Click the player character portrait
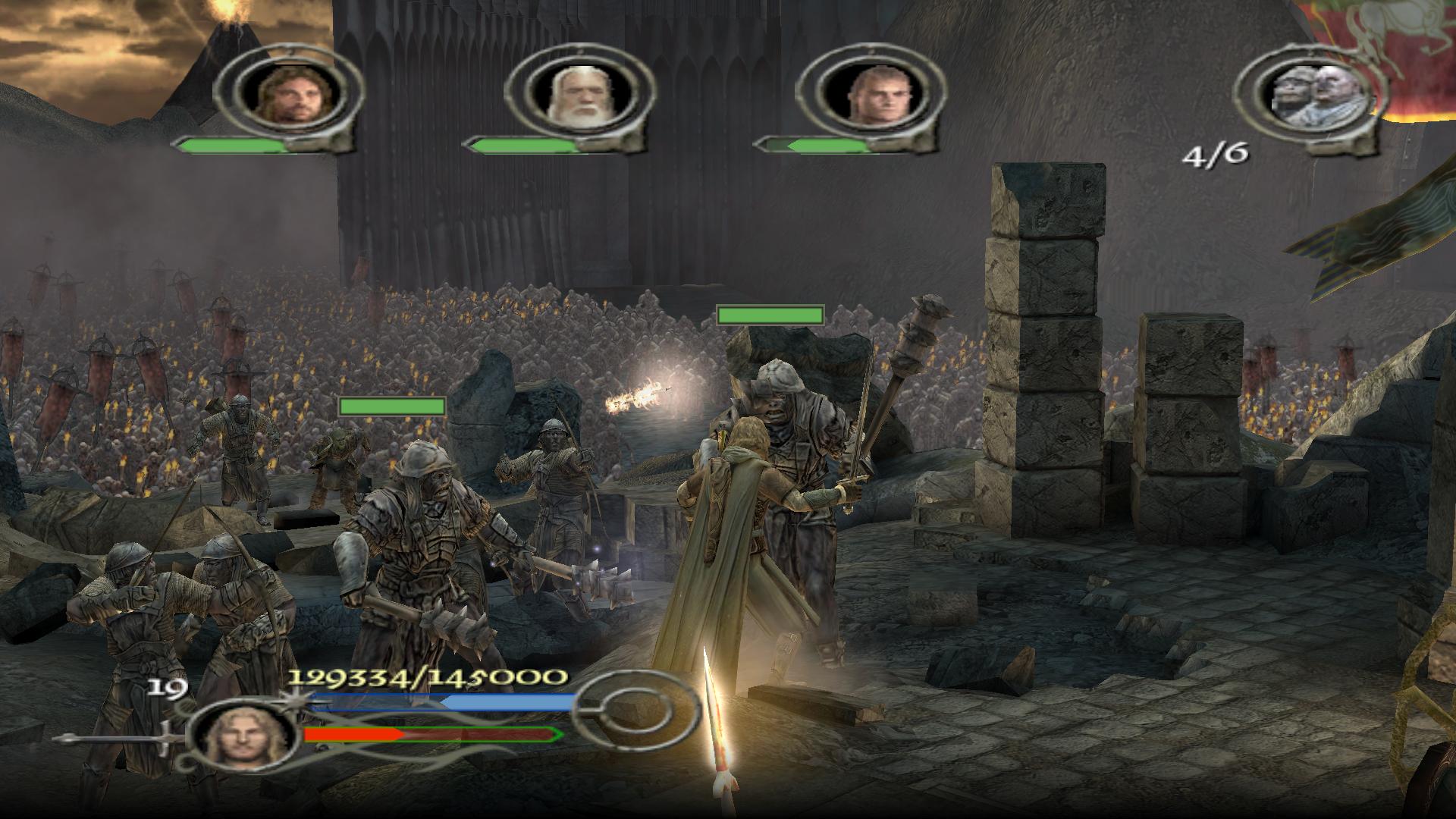 [238, 733]
